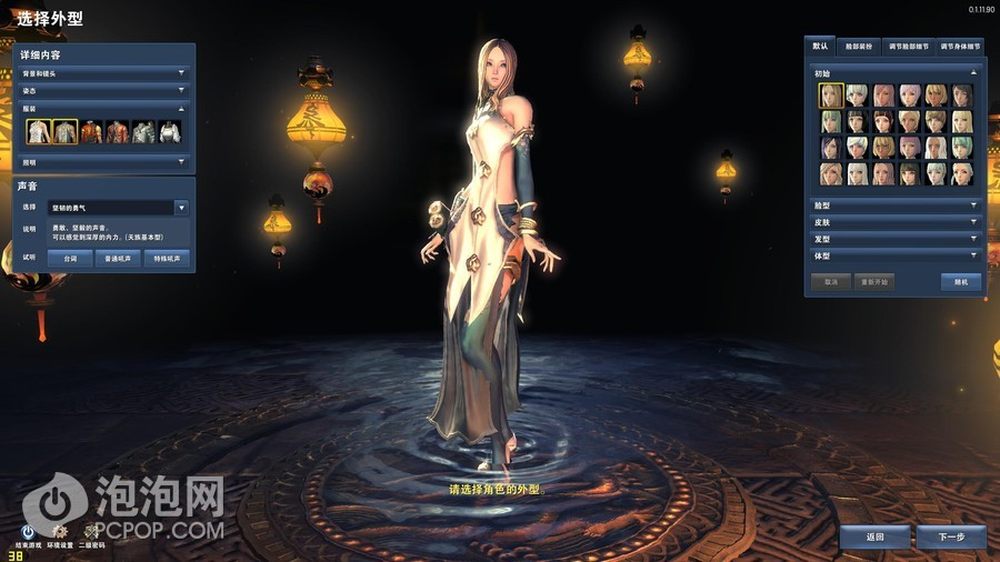
Task: Go back with the 返回 button
Action: click(x=874, y=537)
